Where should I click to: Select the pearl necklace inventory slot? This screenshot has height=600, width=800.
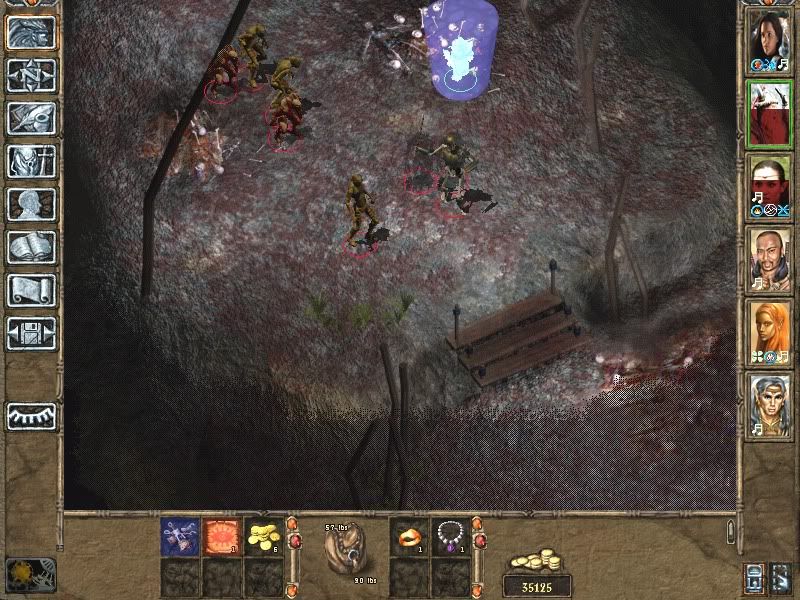451,537
